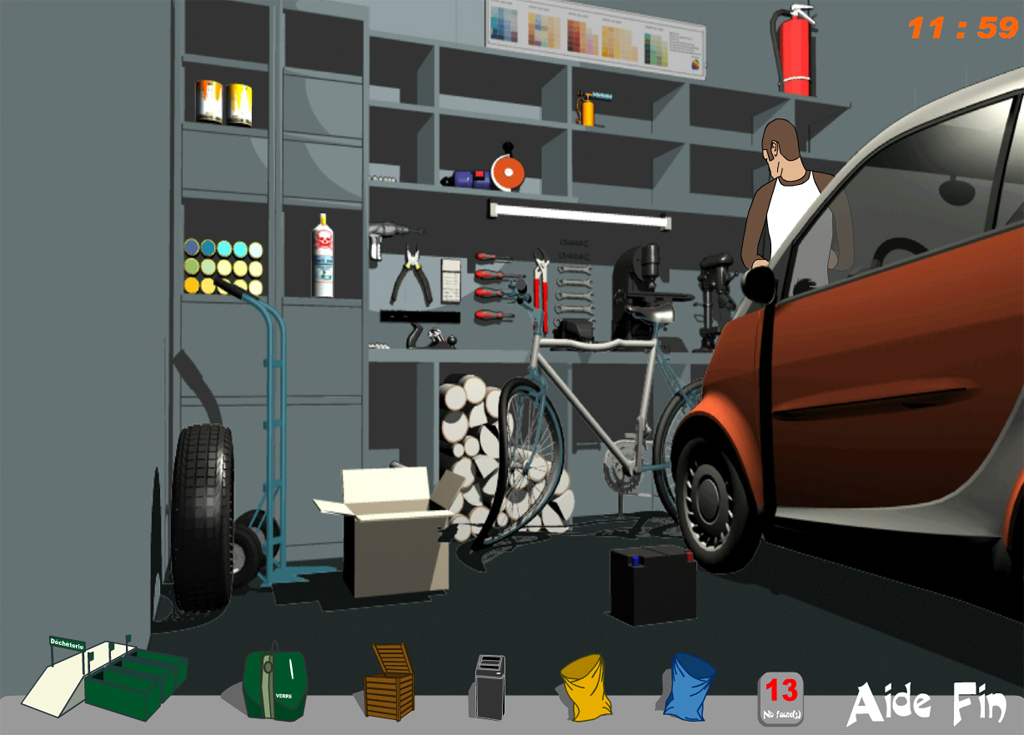End the game with Fin

coord(978,703)
